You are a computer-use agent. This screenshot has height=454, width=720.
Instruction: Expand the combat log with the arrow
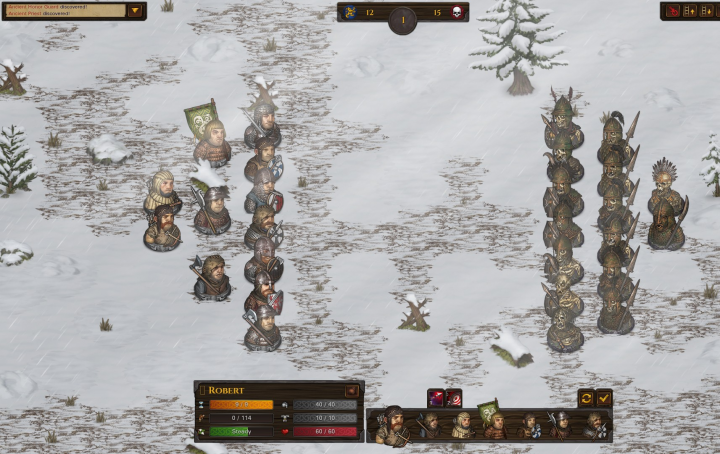point(135,11)
